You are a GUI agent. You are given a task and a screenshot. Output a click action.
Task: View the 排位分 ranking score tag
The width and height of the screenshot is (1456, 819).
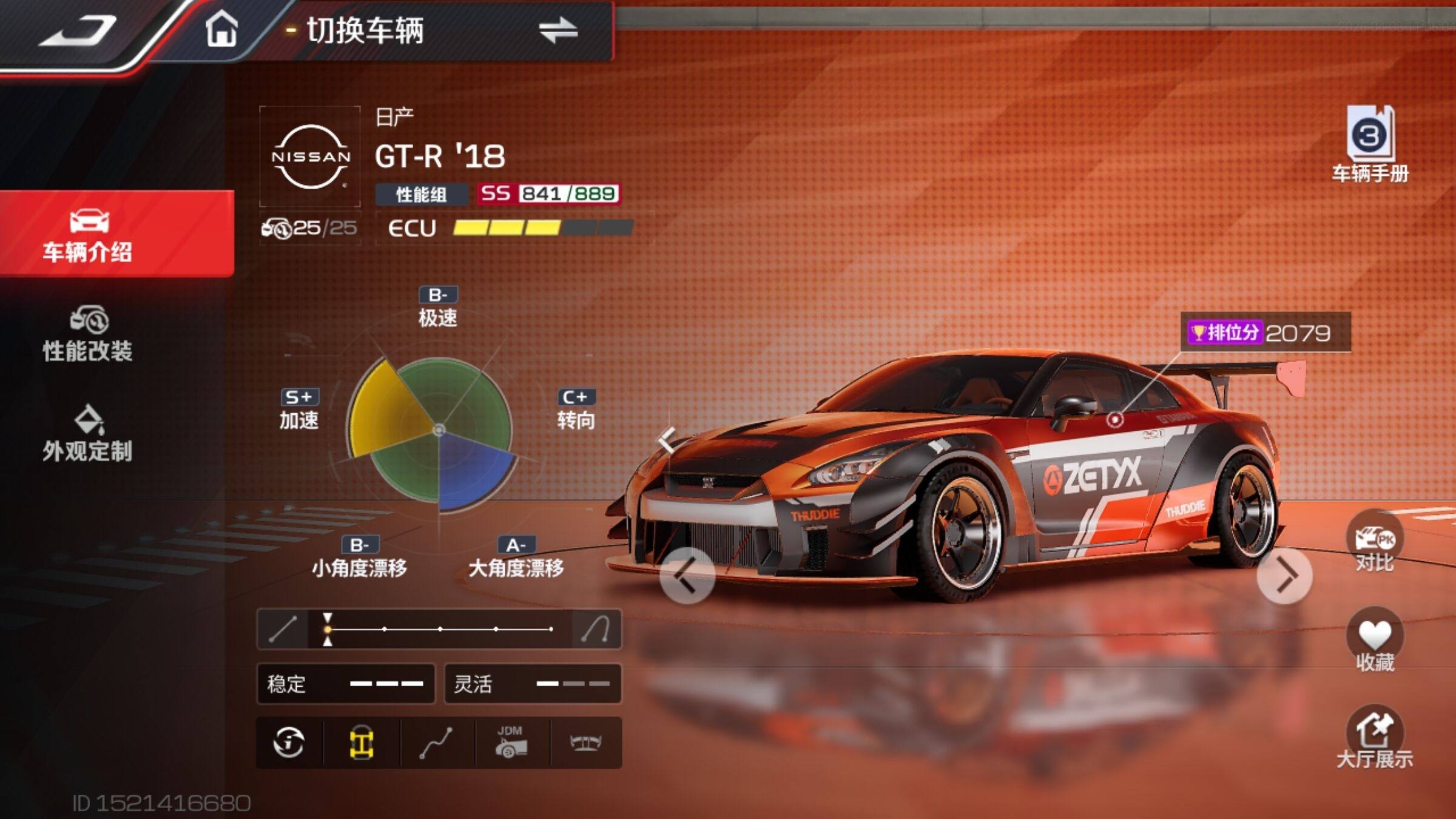[x=1265, y=332]
